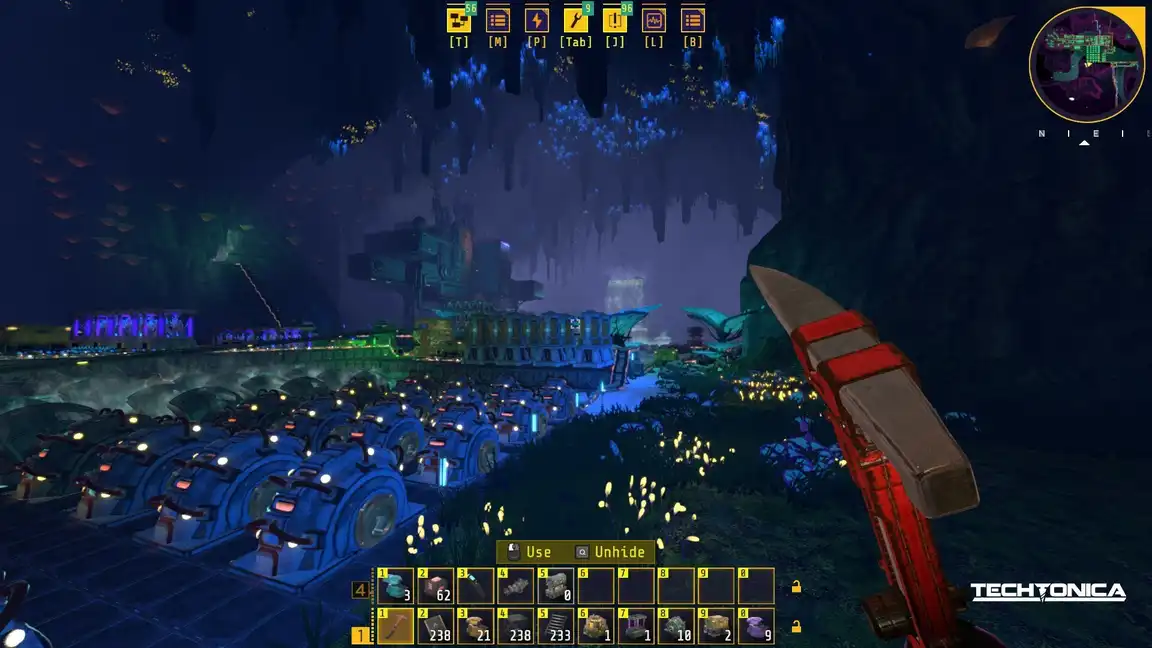Screen dimensions: 1152x648
Task: Open the list icon labeled [B]
Action: click(693, 20)
